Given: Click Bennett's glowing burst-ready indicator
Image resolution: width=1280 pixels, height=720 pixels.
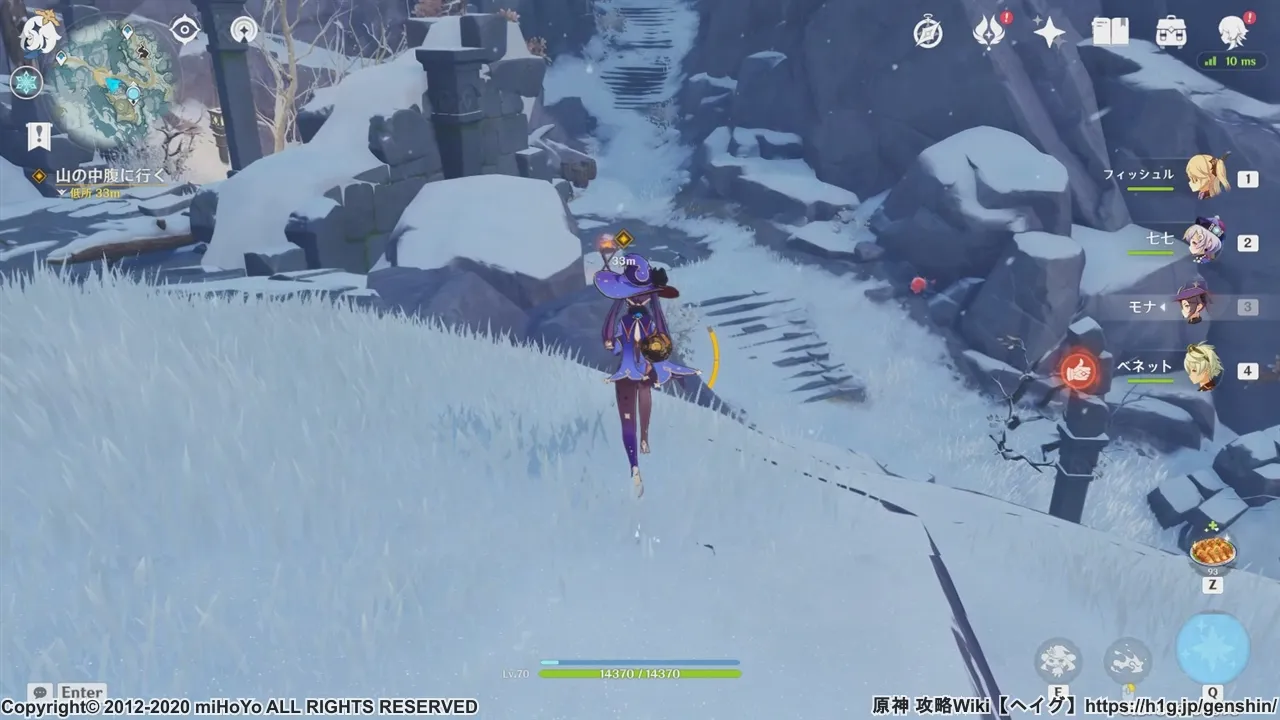Looking at the screenshot, I should 1080,371.
